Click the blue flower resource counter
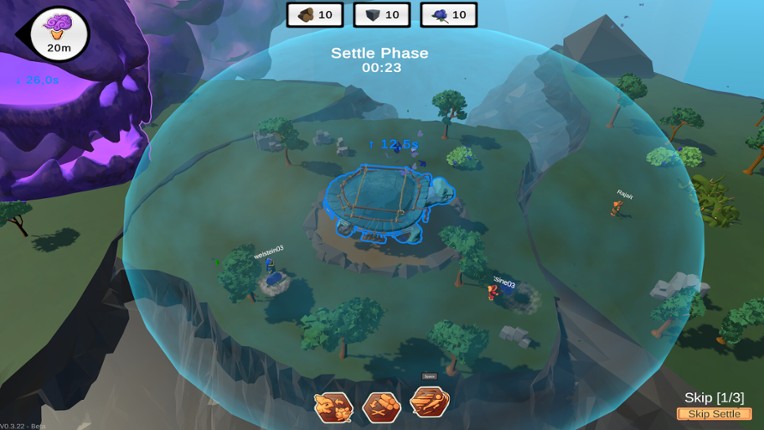This screenshot has width=764, height=430. pos(449,15)
